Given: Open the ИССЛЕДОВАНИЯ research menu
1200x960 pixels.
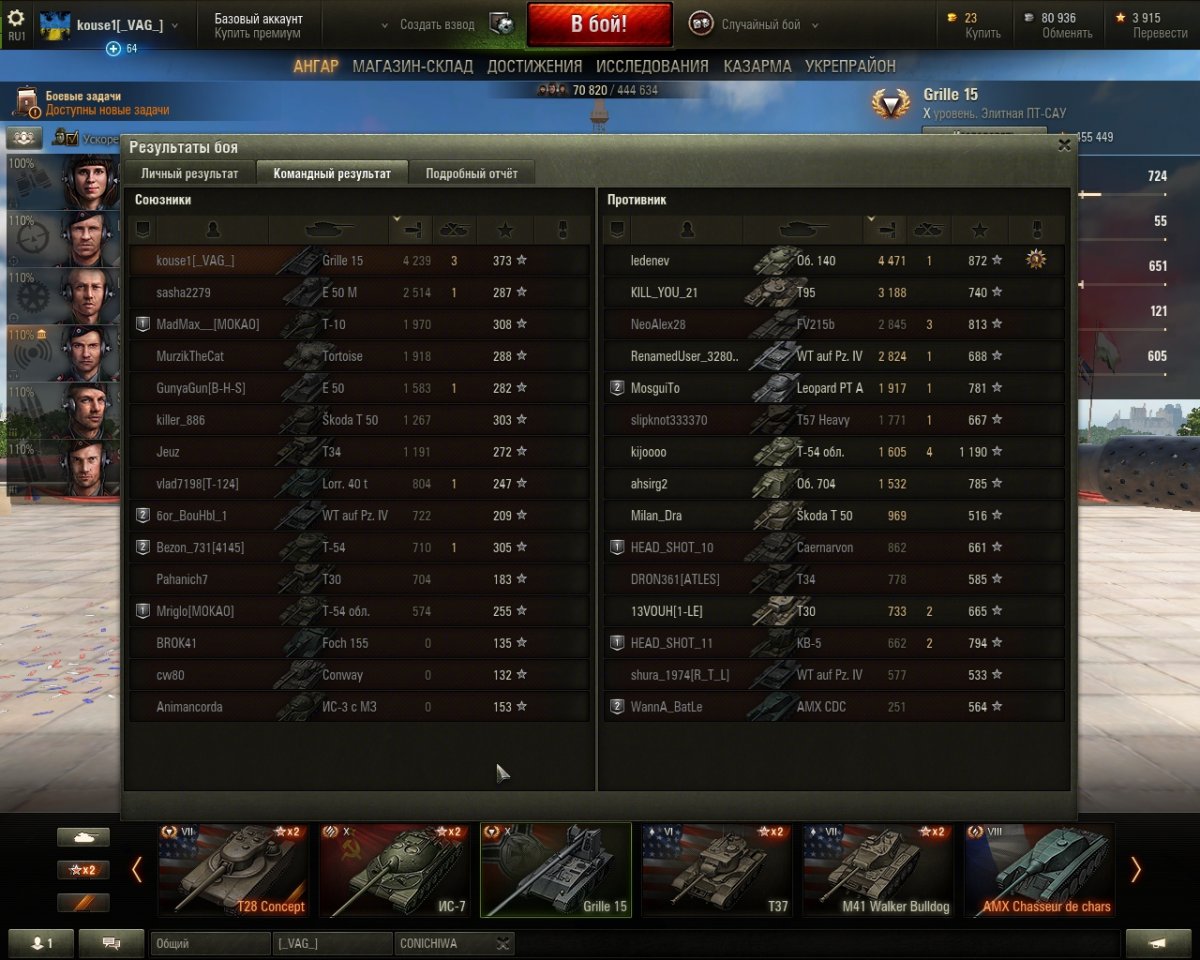Looking at the screenshot, I should click(x=652, y=66).
